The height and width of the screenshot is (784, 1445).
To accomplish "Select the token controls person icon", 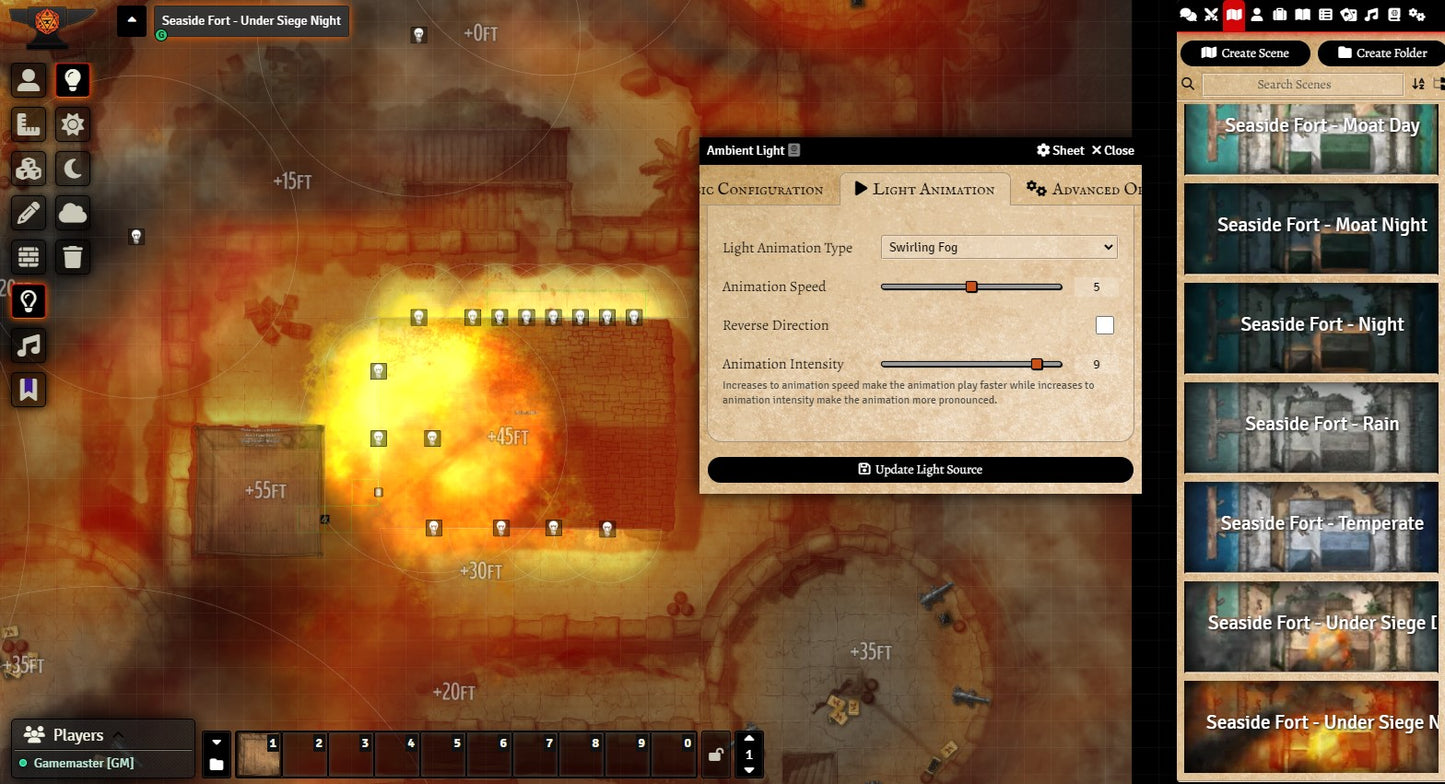I will (x=28, y=80).
